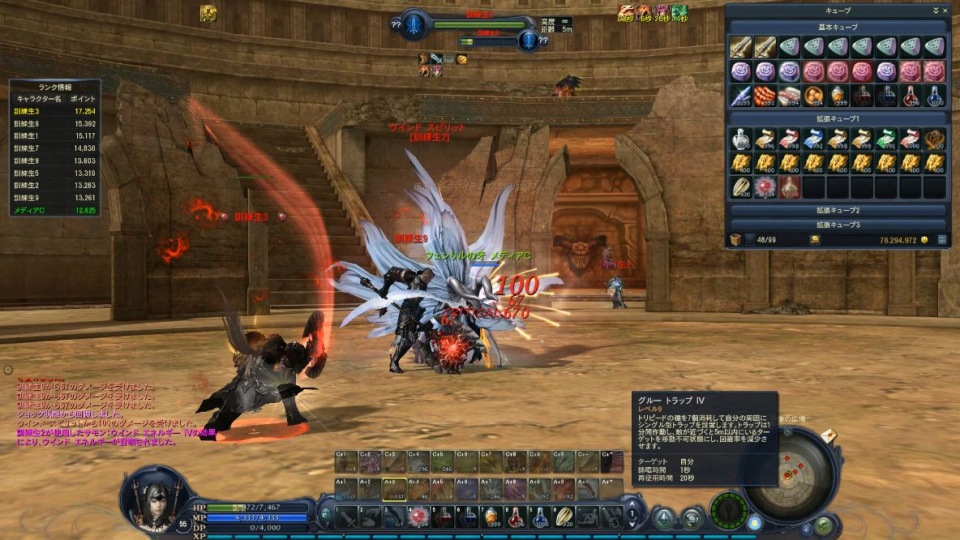Select the blue spear item in the cube
The height and width of the screenshot is (540, 960).
click(740, 95)
